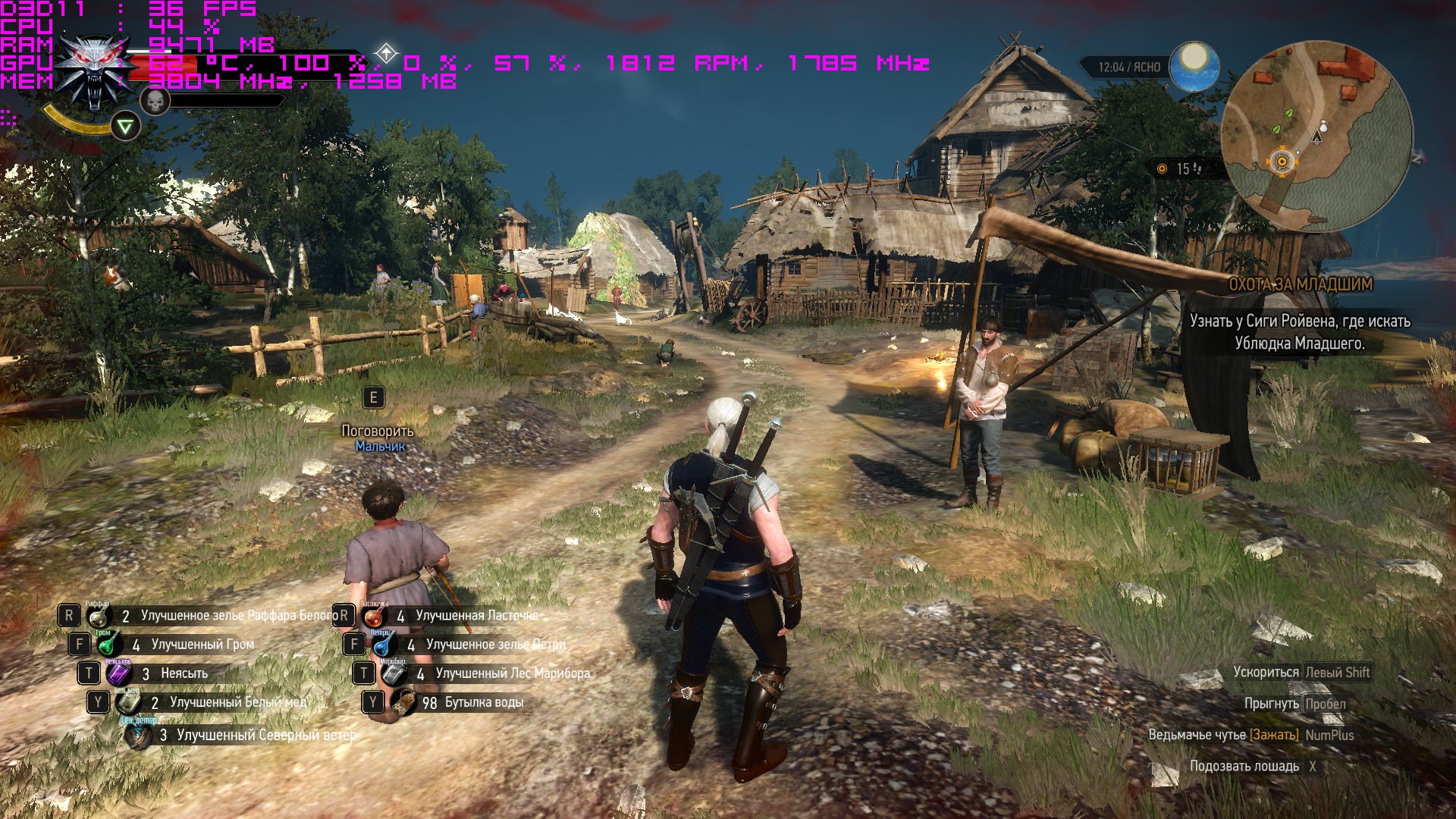Select the 'Охота за младшим' quest tracker title

[x=1300, y=284]
